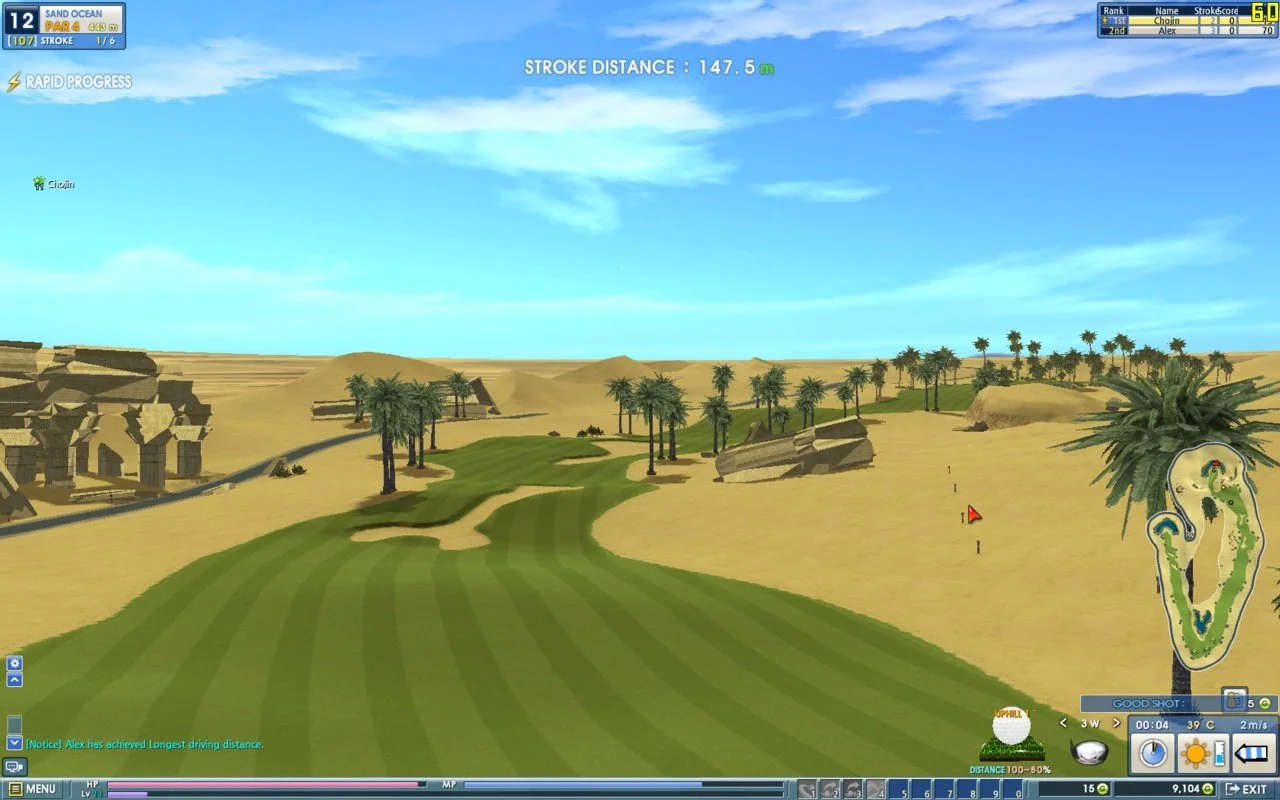Click the golf ball icon near the club selector
The height and width of the screenshot is (800, 1280).
pyautogui.click(x=1012, y=729)
